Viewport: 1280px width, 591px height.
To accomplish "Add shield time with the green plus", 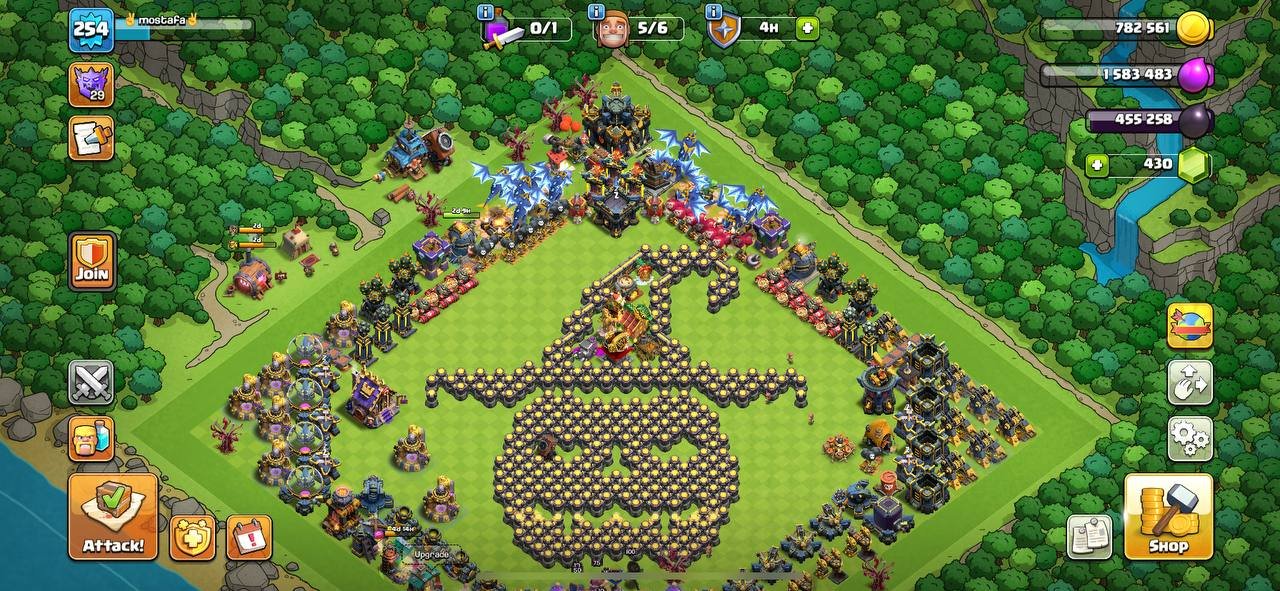I will tap(807, 28).
